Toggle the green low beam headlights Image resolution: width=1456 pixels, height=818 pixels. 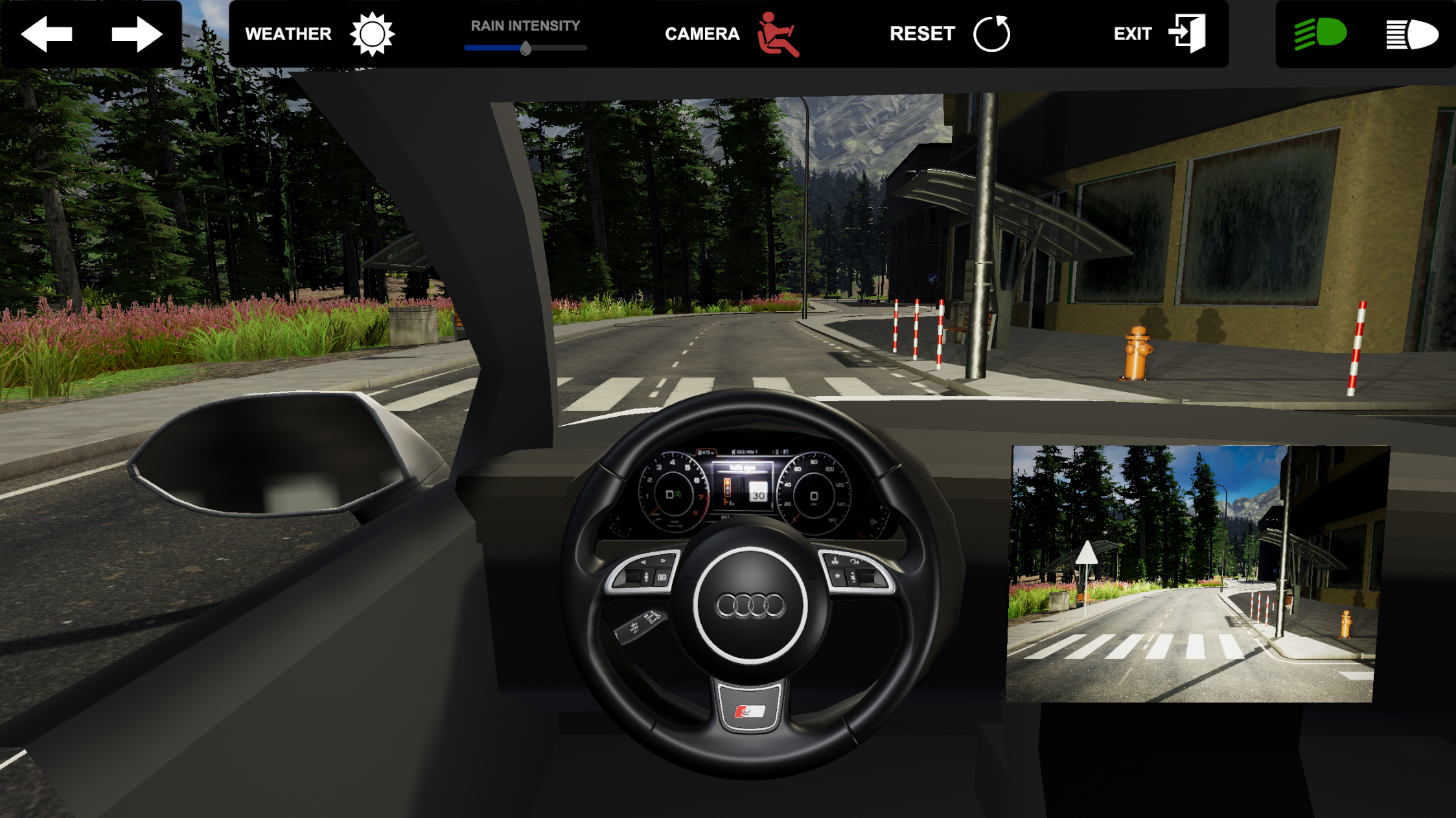(1320, 34)
